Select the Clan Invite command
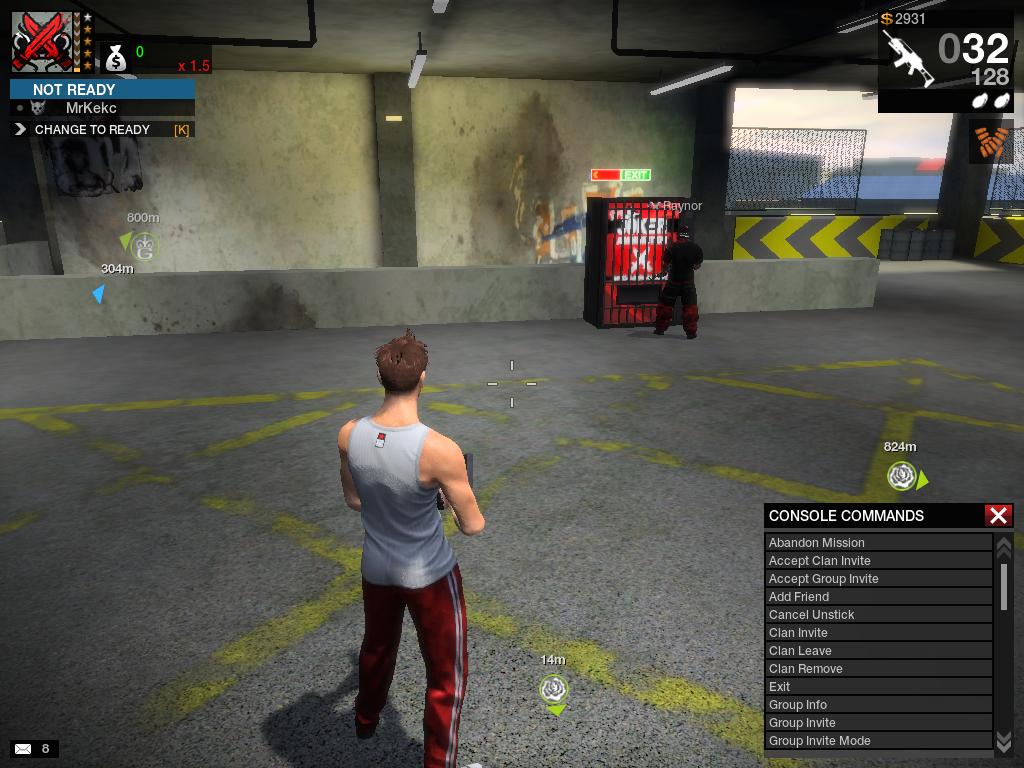Image resolution: width=1024 pixels, height=768 pixels. click(878, 633)
